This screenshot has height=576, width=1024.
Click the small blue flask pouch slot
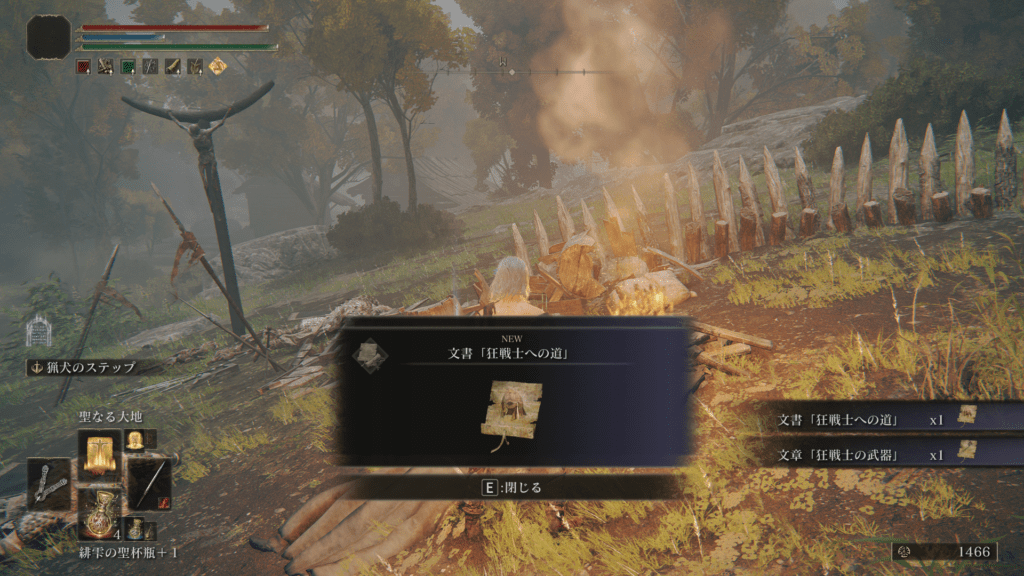click(x=136, y=530)
